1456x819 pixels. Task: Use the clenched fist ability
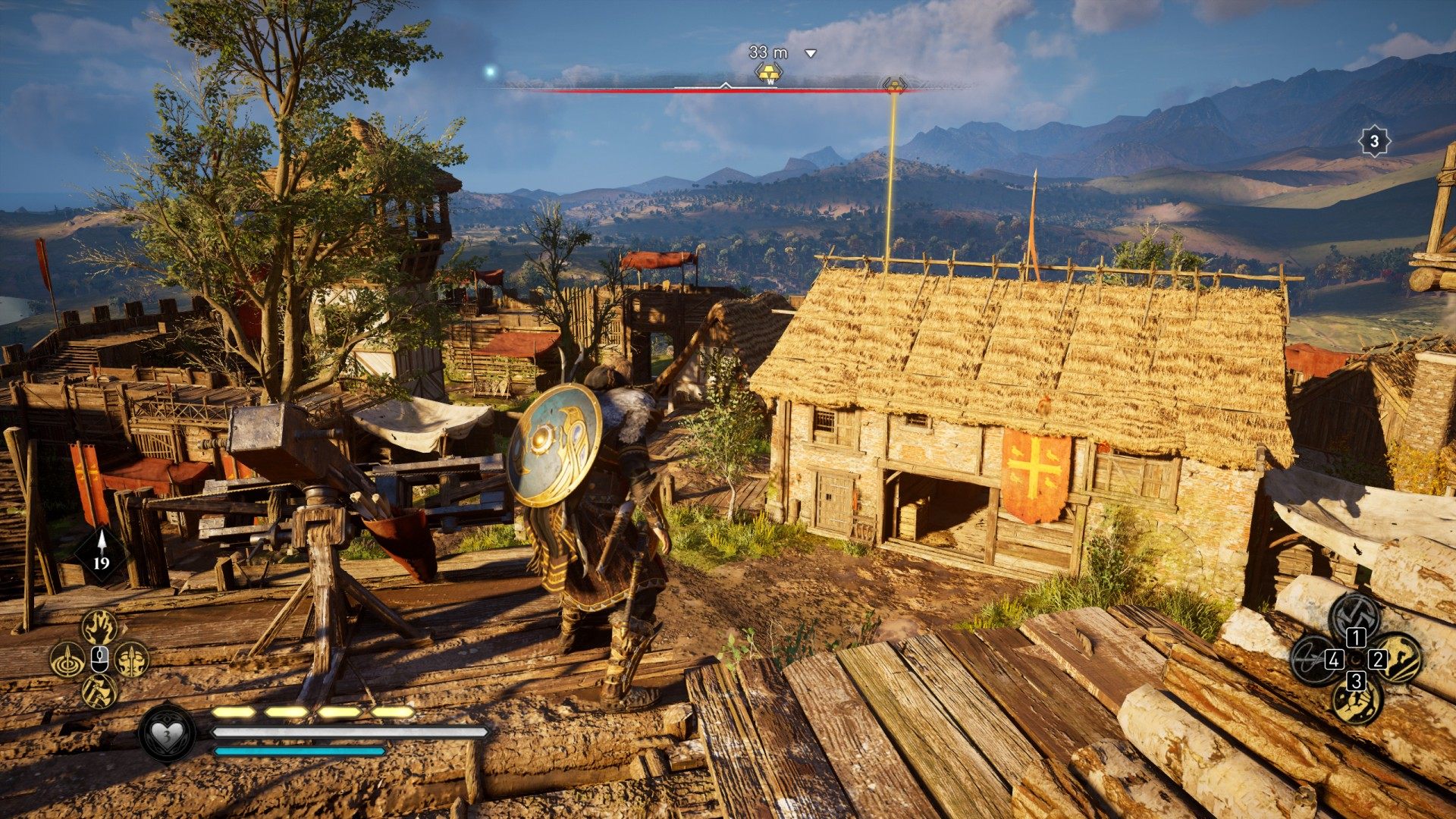(x=1356, y=701)
